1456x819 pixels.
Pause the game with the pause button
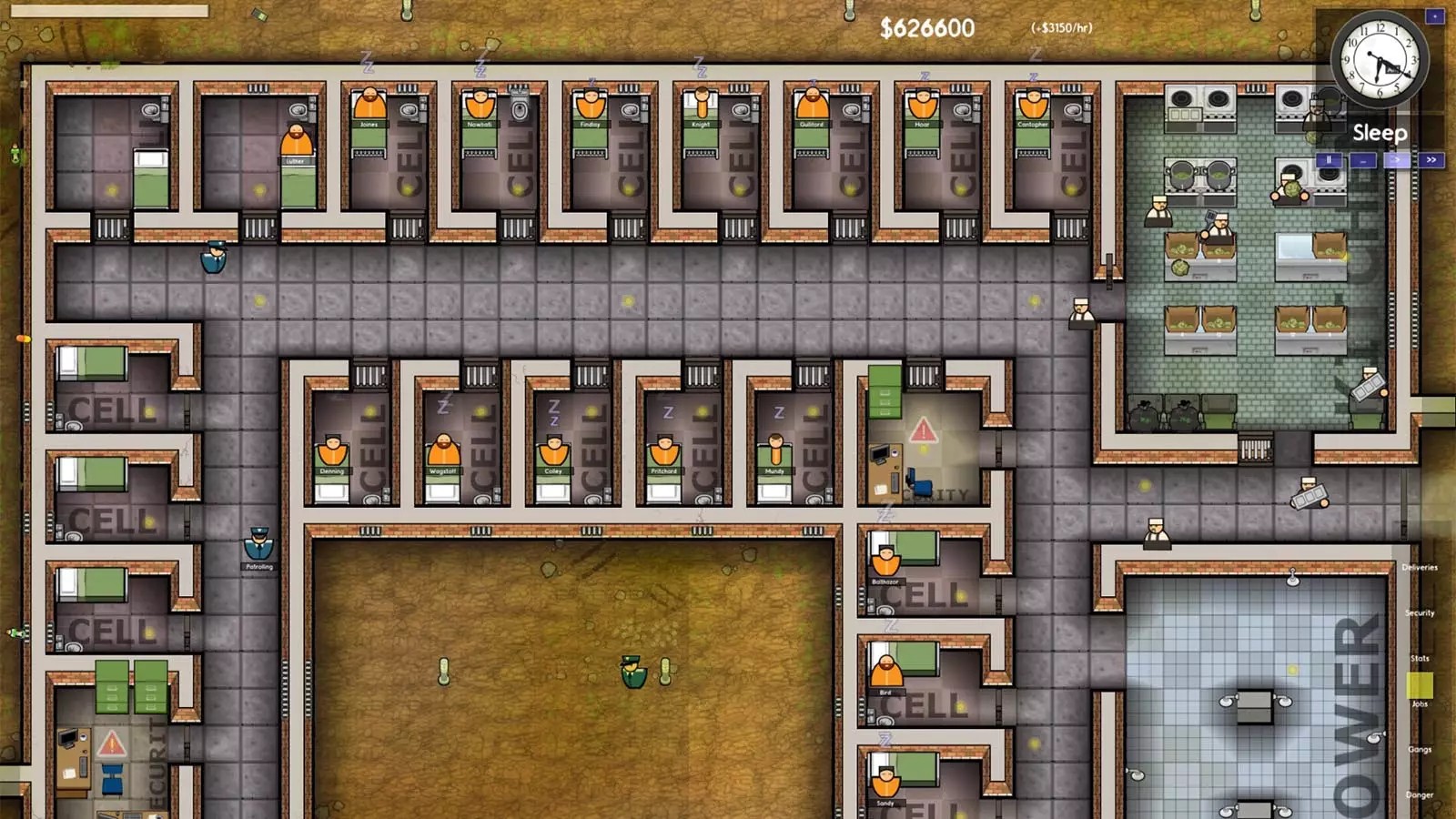tap(1329, 160)
